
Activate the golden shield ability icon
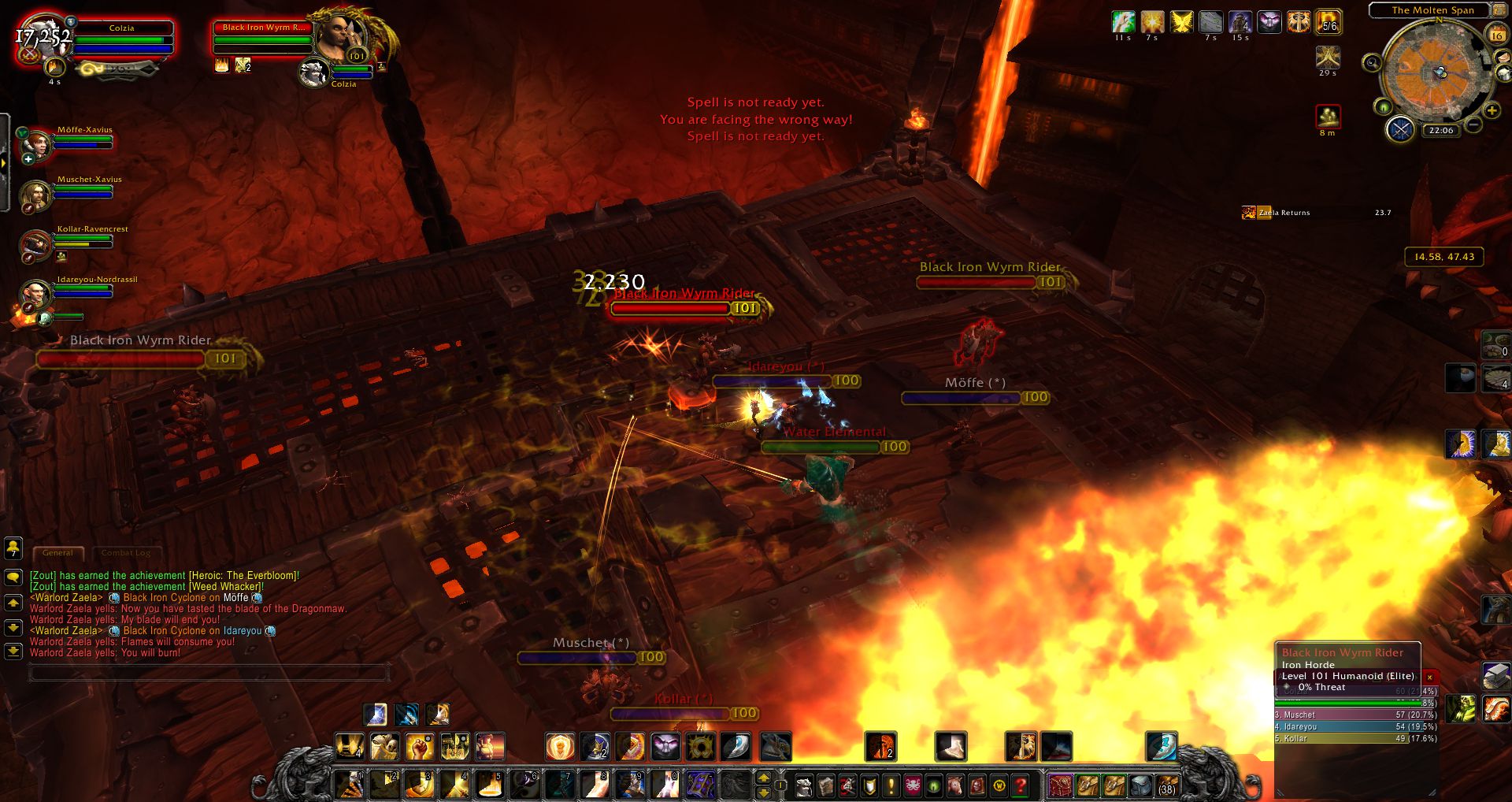(560, 746)
